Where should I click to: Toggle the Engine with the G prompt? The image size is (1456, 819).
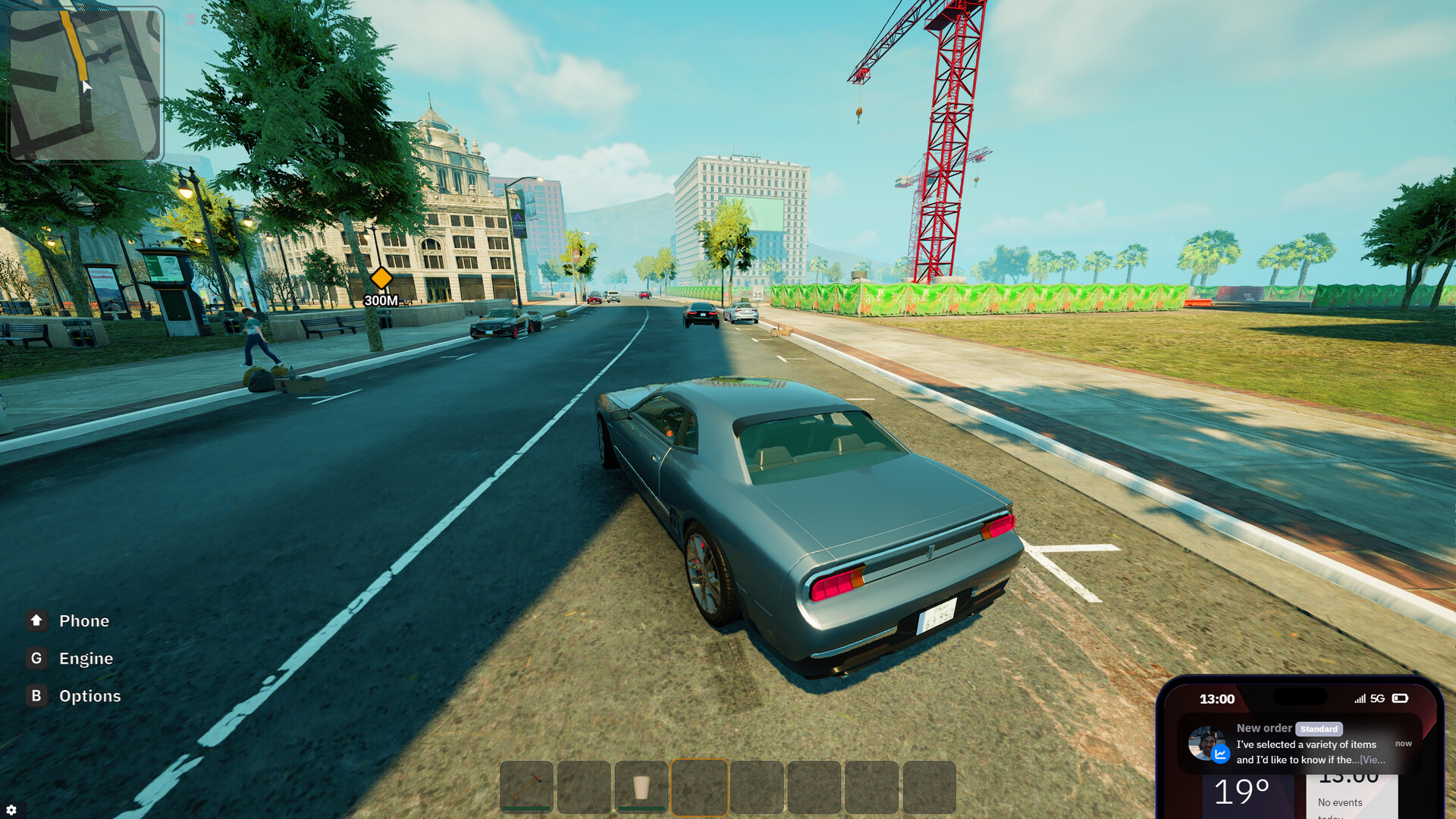click(36, 658)
